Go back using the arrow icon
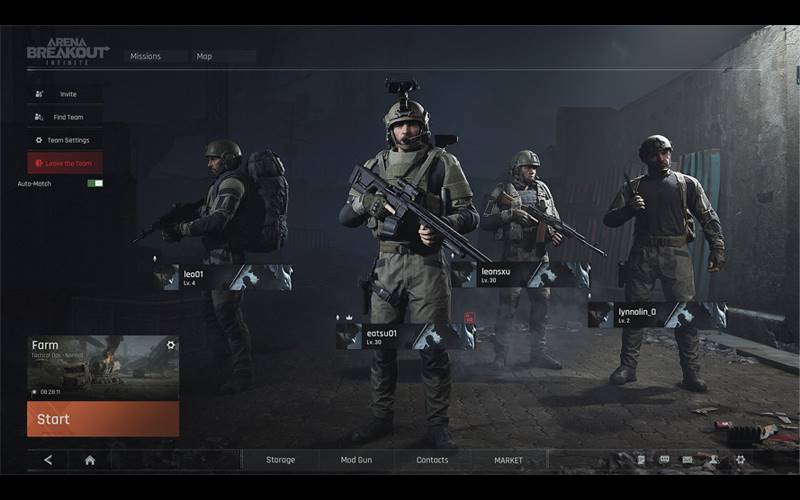800x500 pixels. click(48, 460)
